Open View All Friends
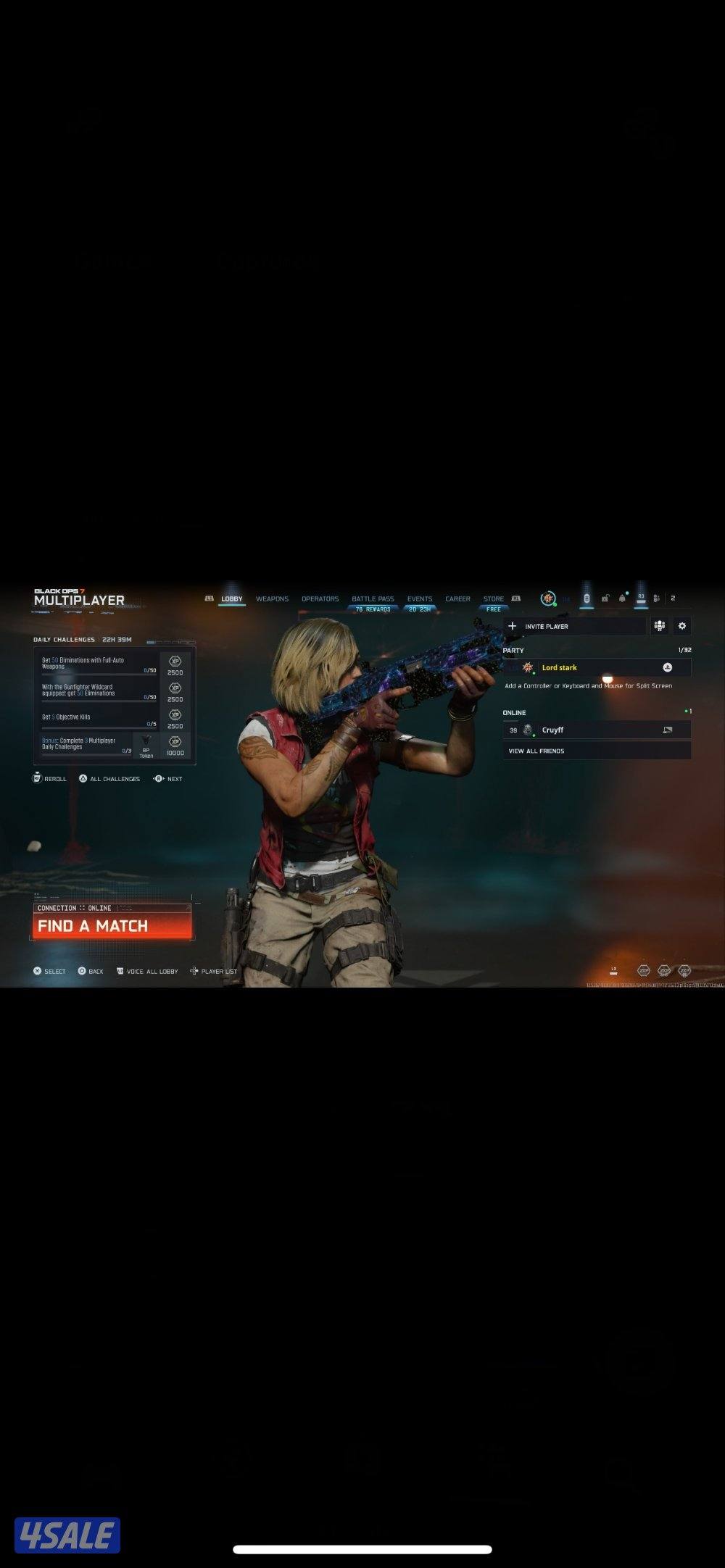725x1568 pixels. coord(597,751)
